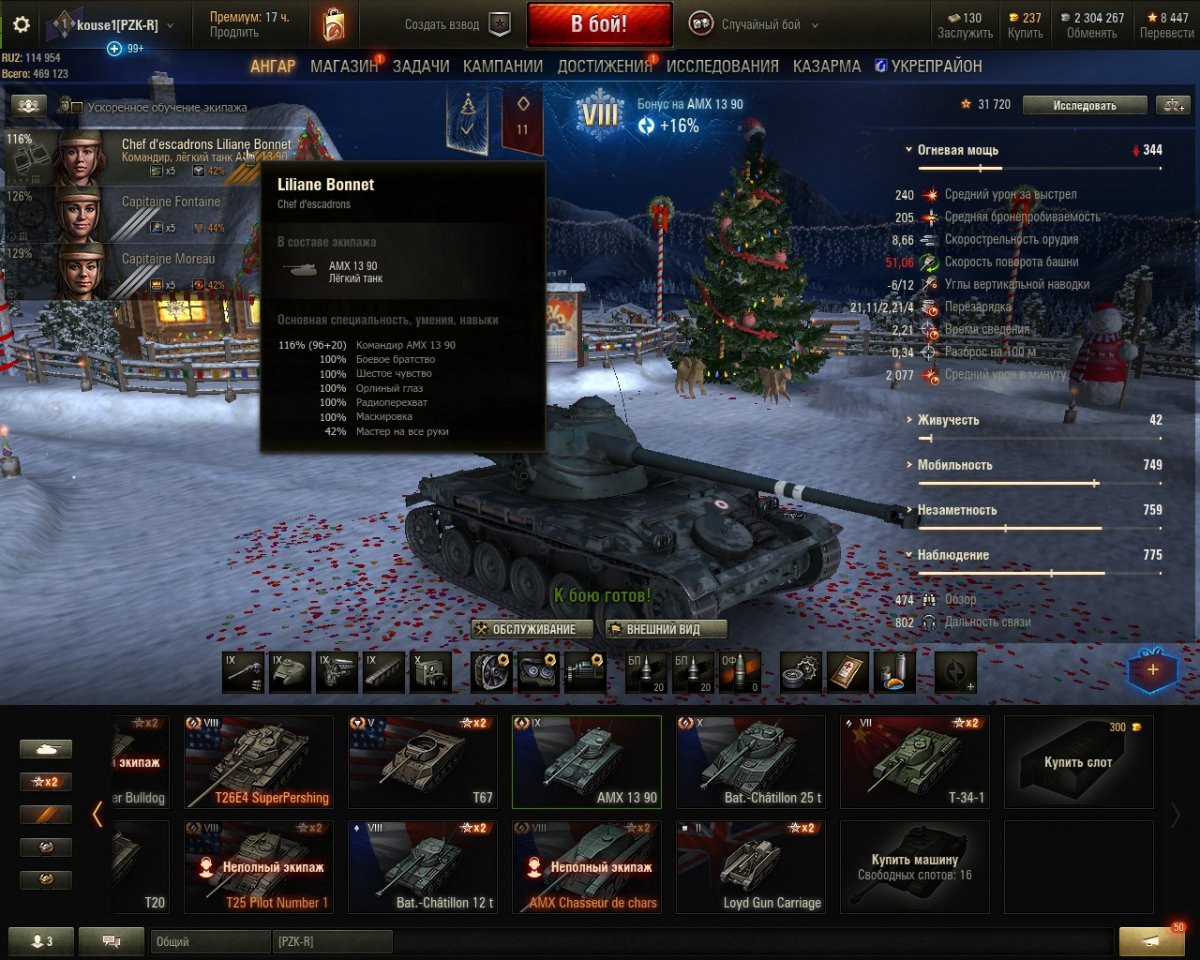Open the ИССЛЕДОВАНИЯ tab
Image resolution: width=1200 pixels, height=960 pixels.
click(722, 66)
